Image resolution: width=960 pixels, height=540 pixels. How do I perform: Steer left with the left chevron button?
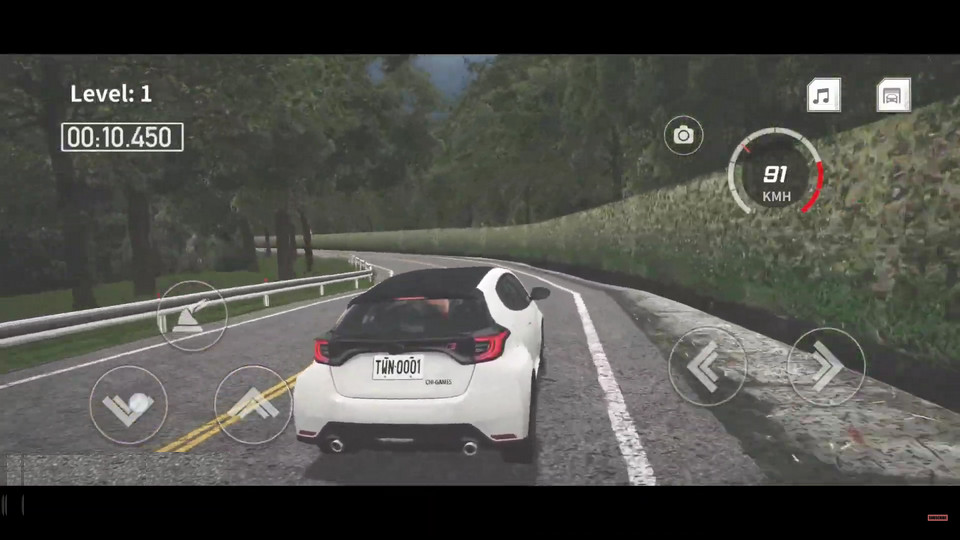click(x=707, y=367)
